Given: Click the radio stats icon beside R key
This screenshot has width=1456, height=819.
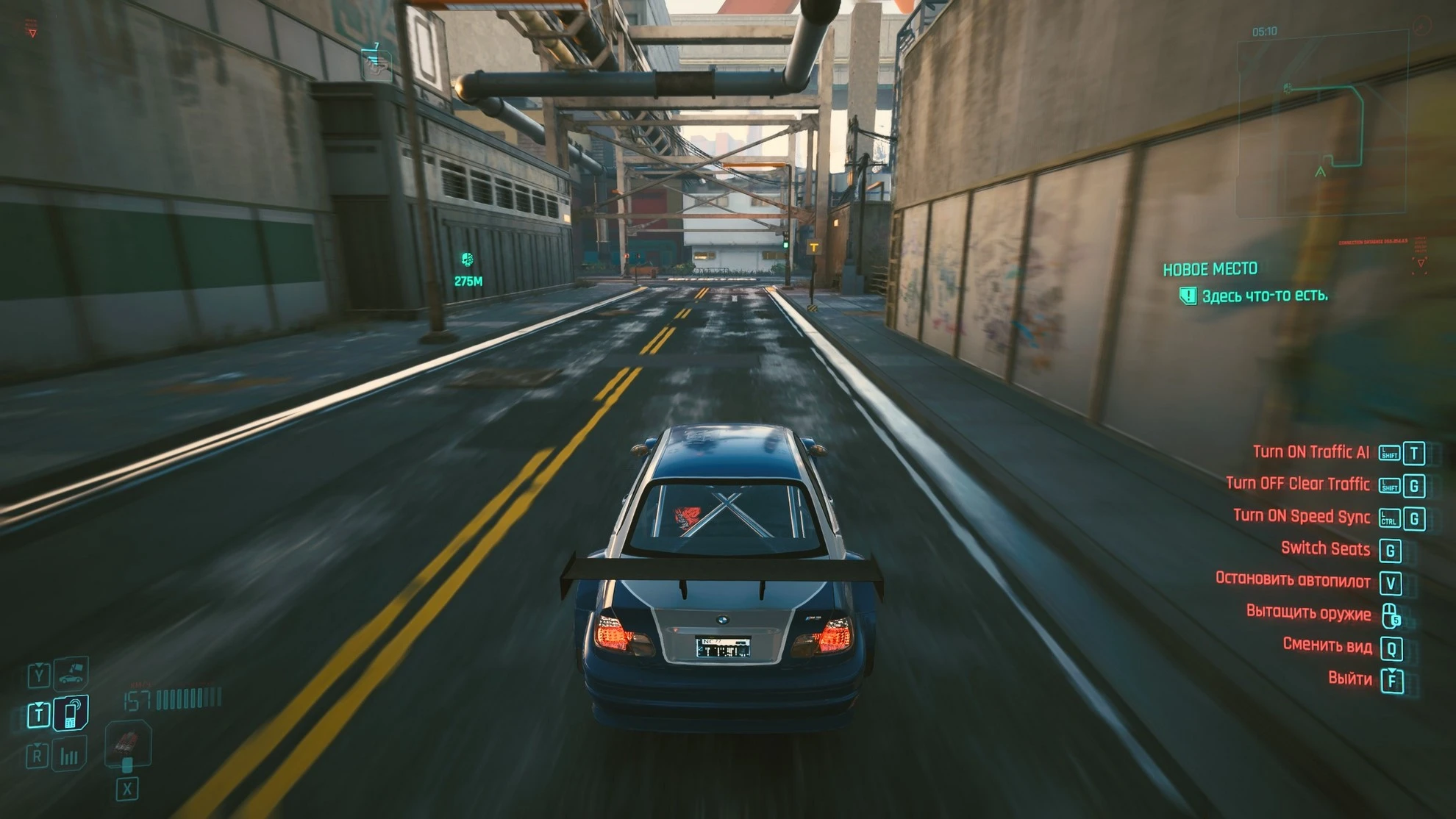Looking at the screenshot, I should click(x=69, y=754).
